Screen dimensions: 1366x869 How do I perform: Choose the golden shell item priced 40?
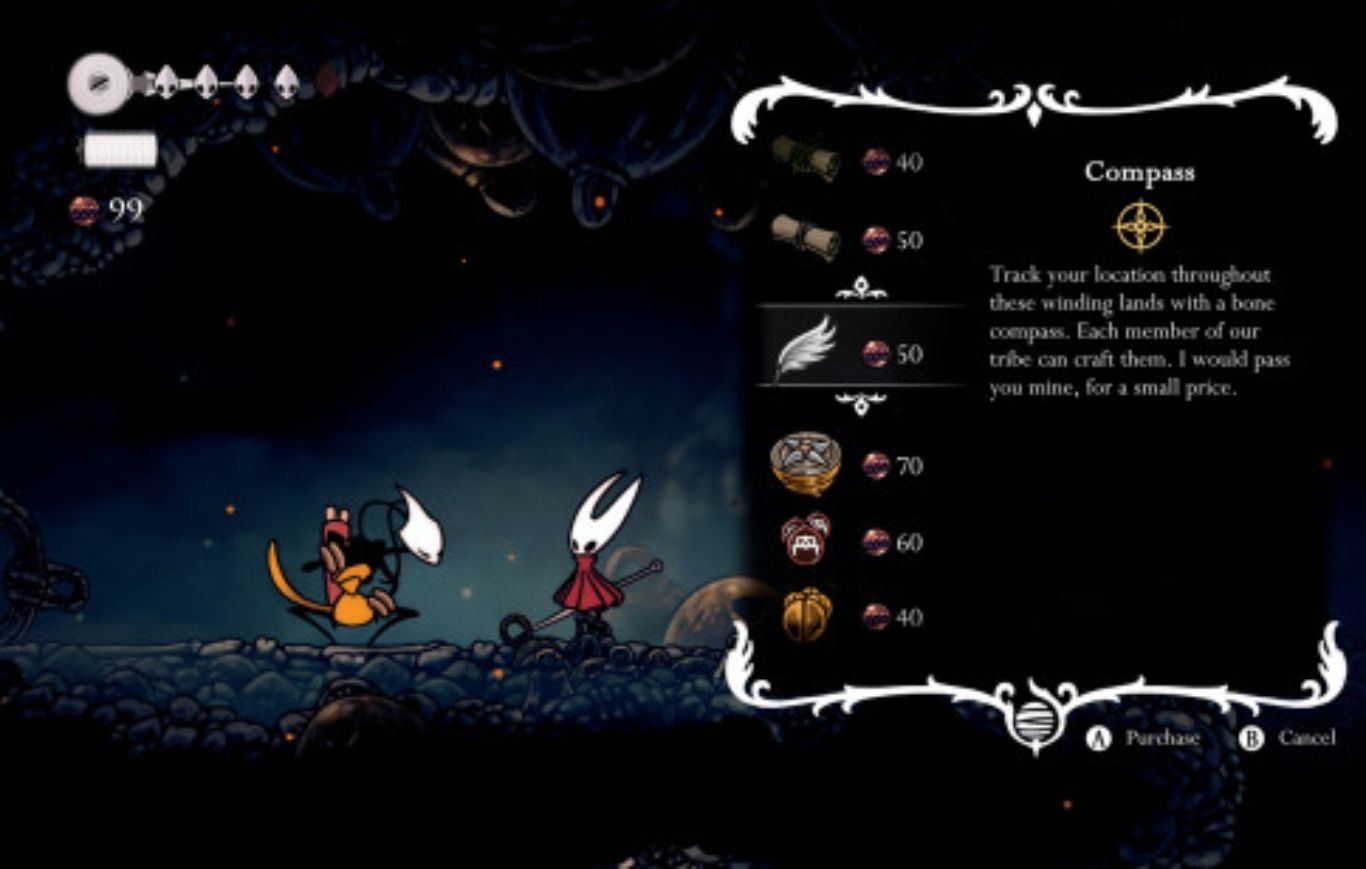[805, 616]
